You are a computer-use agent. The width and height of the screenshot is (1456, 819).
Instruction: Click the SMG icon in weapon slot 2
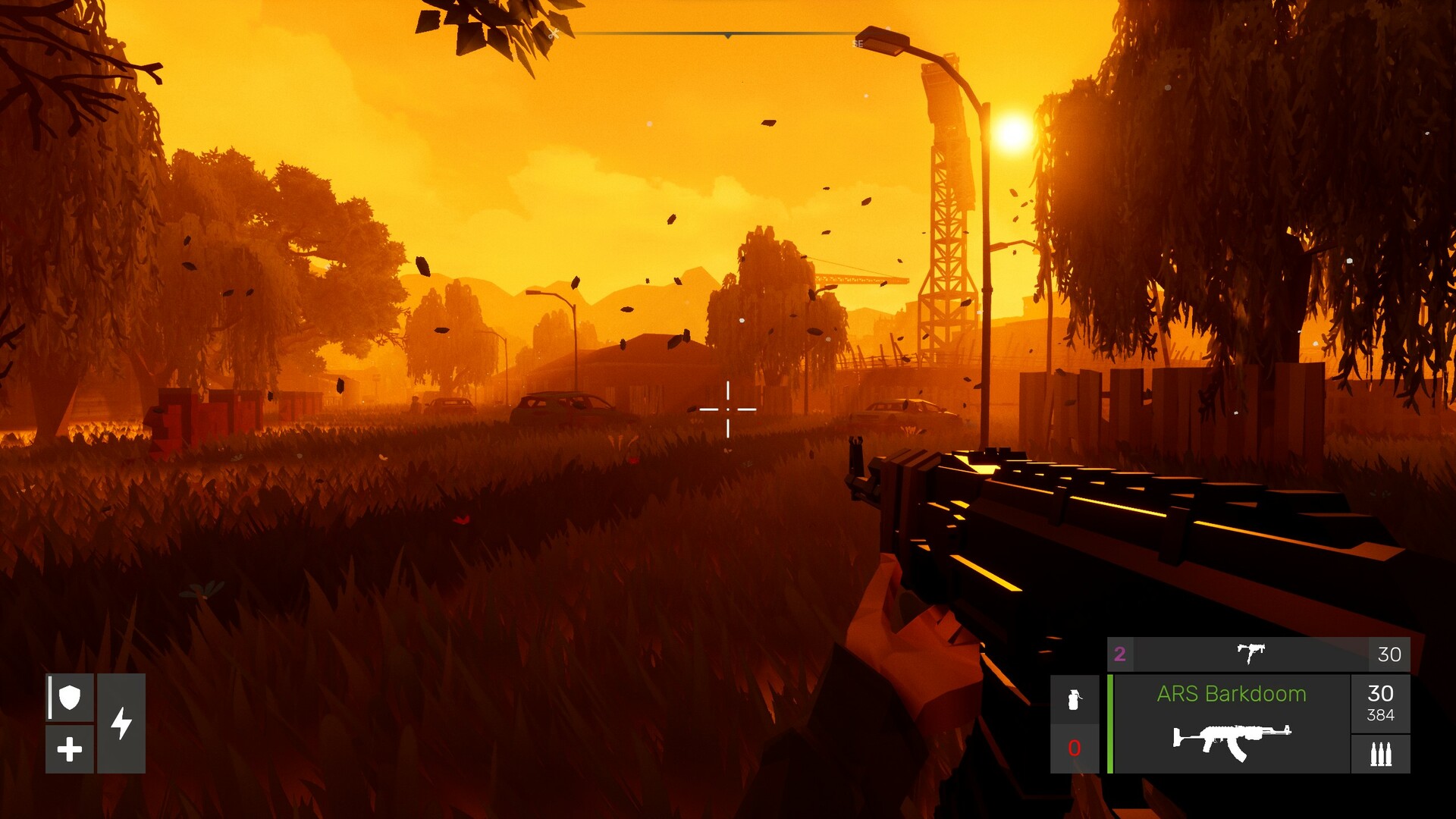pos(1251,654)
